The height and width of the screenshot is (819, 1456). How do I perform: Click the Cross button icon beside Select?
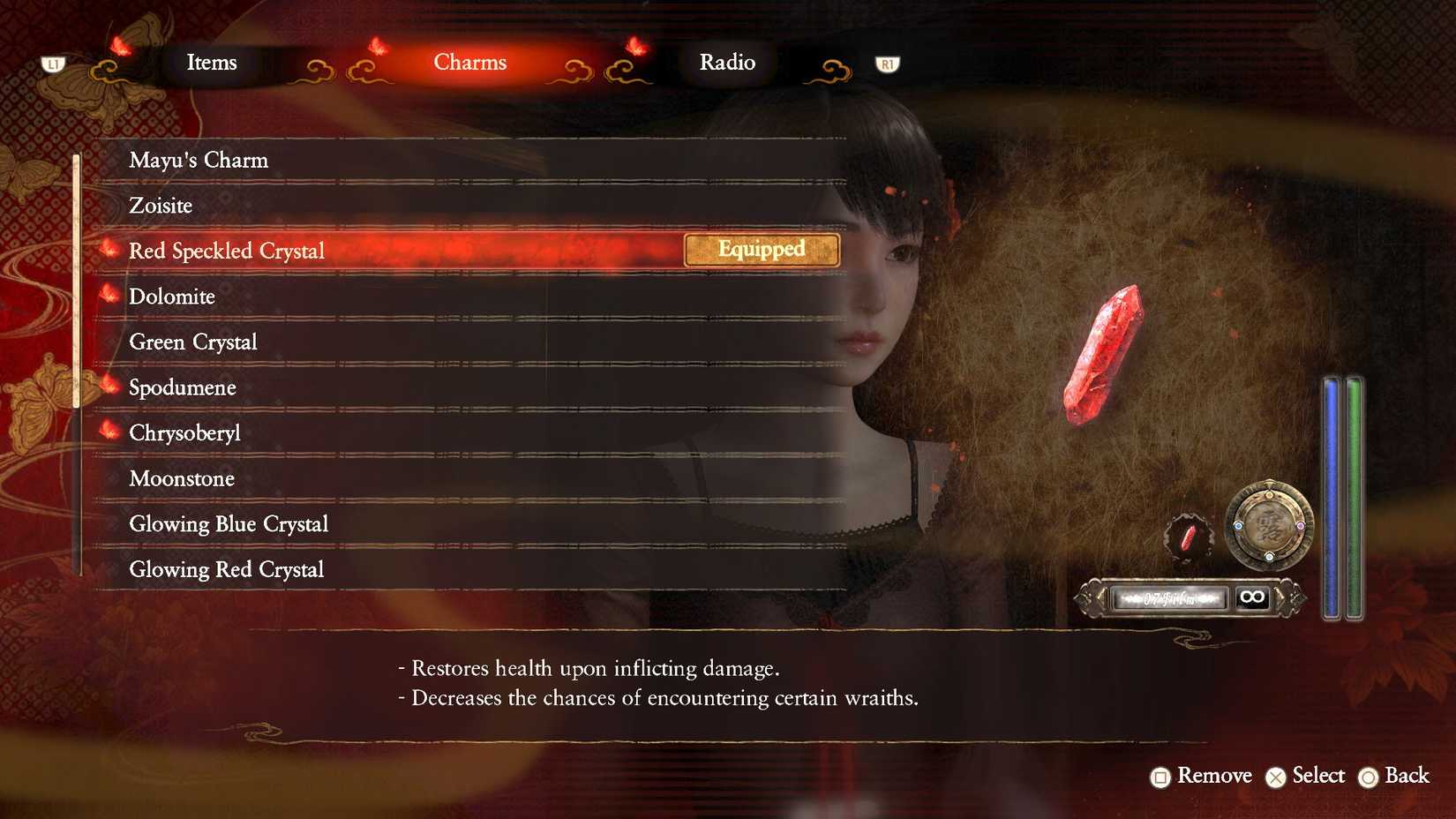tap(1274, 777)
